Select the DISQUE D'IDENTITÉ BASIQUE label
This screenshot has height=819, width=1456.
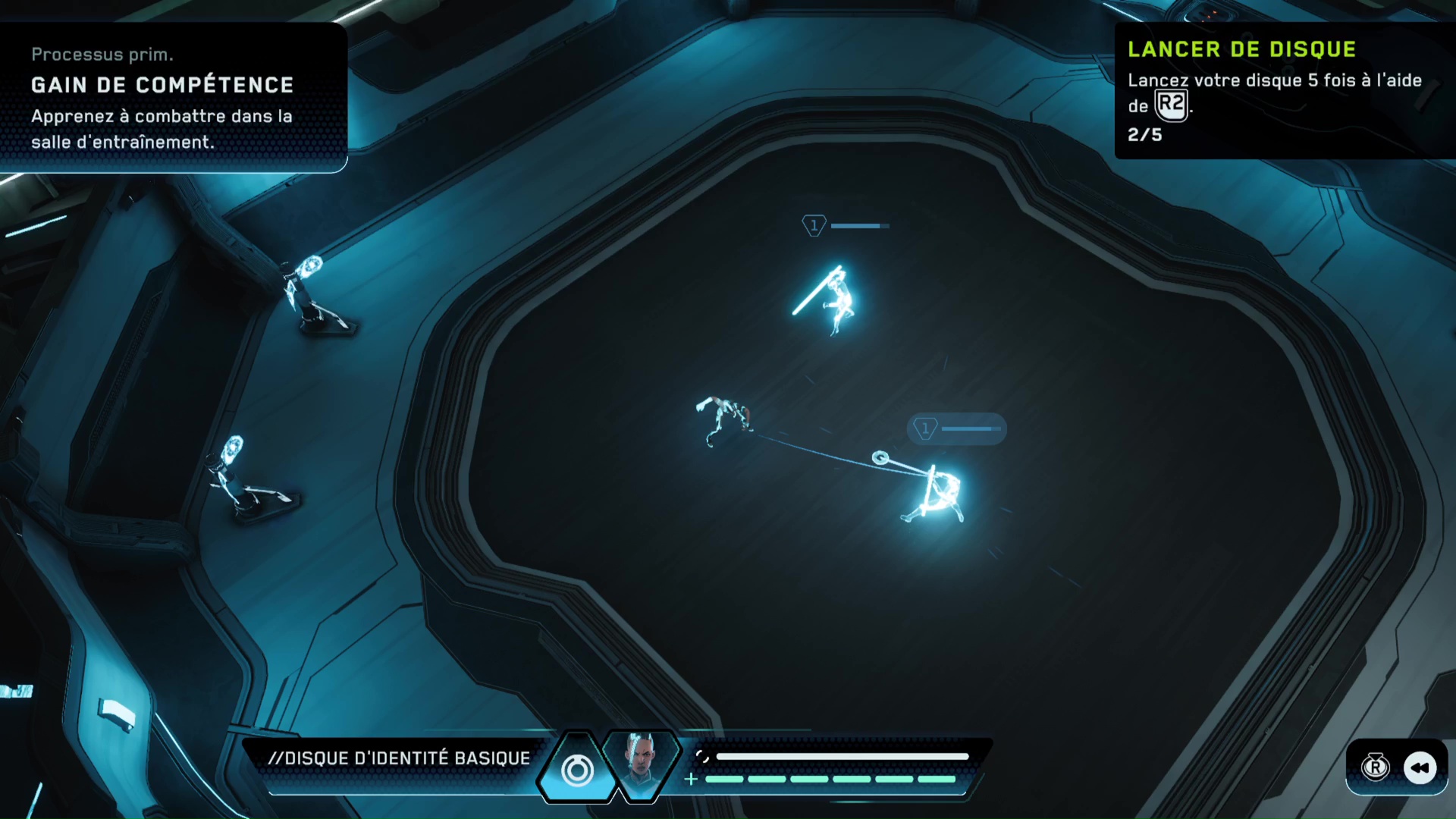coord(400,758)
